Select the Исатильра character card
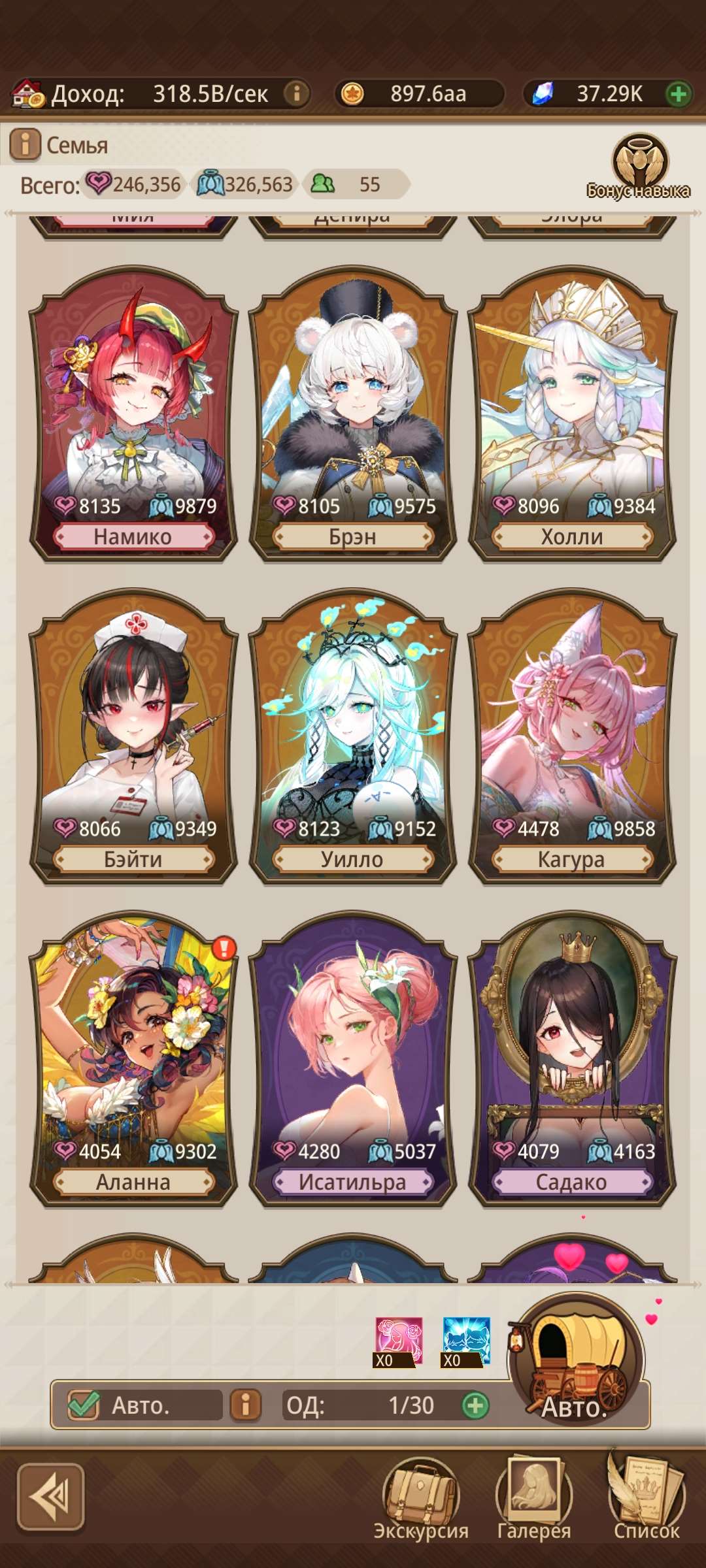This screenshot has height=1568, width=706. [x=352, y=1060]
